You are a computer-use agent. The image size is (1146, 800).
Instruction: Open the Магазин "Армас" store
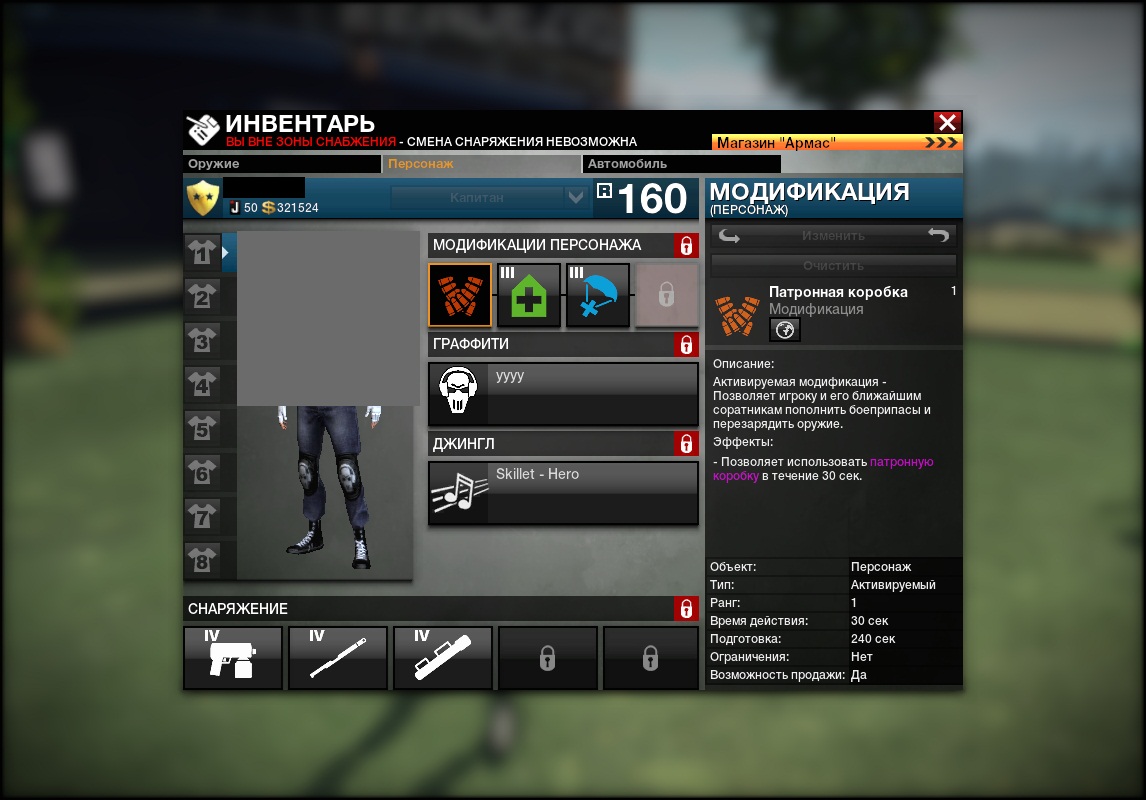836,143
